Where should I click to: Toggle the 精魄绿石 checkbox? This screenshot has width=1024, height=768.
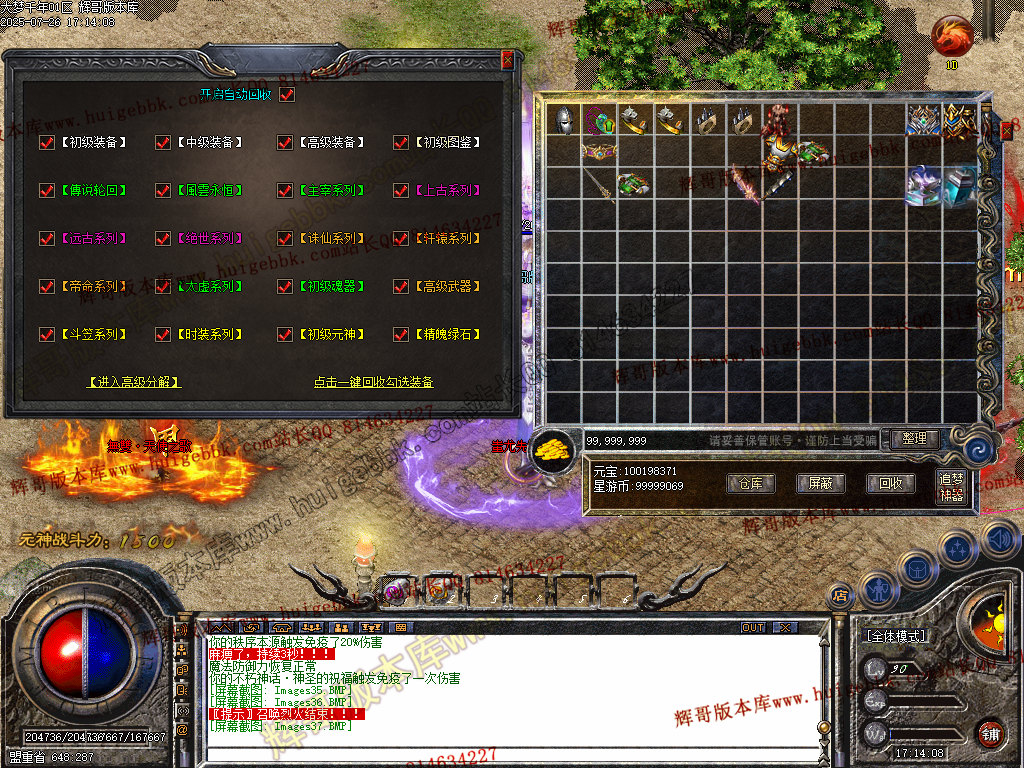[401, 335]
